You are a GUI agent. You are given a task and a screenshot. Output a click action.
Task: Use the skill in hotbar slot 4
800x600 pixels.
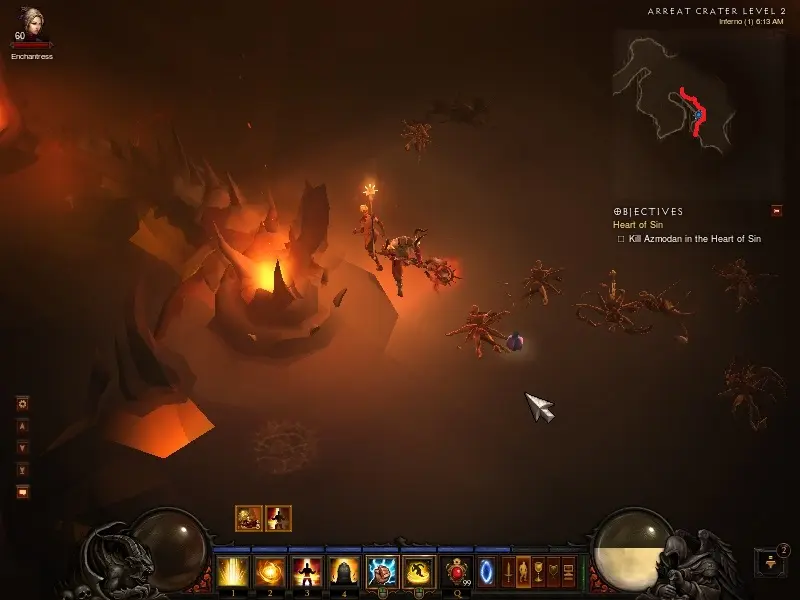tap(343, 572)
